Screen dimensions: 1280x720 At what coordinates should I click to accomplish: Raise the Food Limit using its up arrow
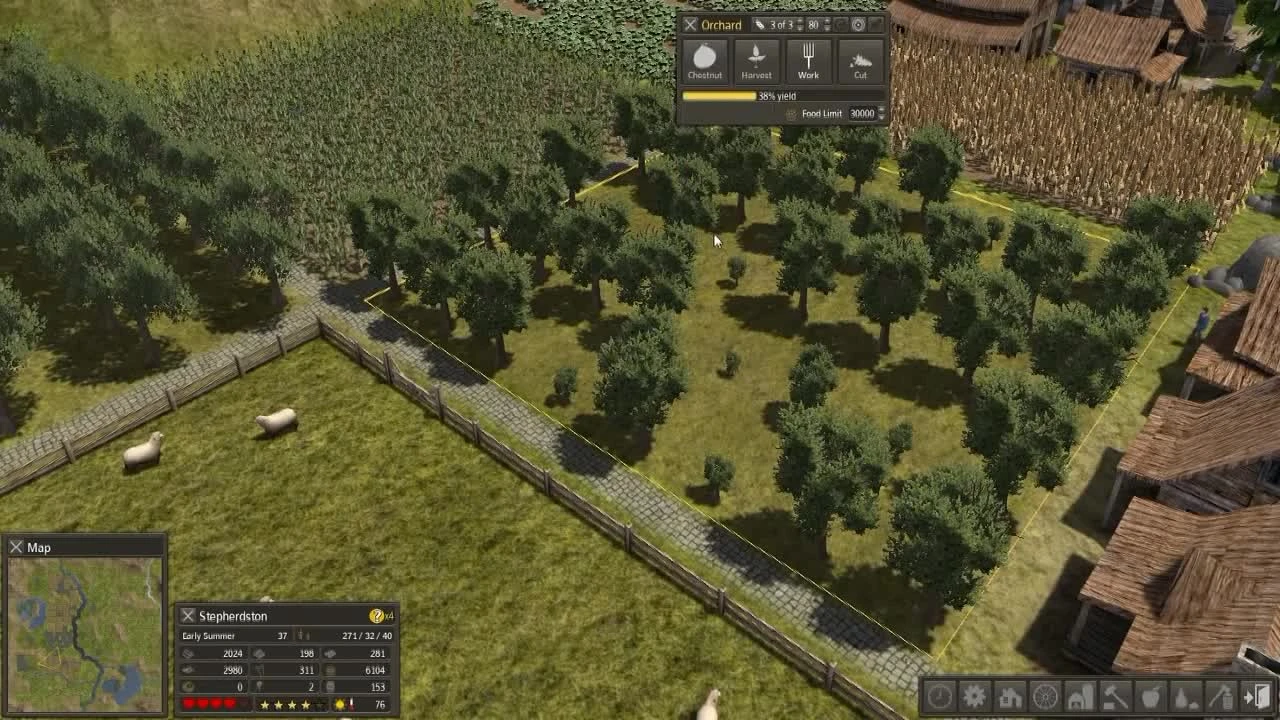tap(882, 108)
